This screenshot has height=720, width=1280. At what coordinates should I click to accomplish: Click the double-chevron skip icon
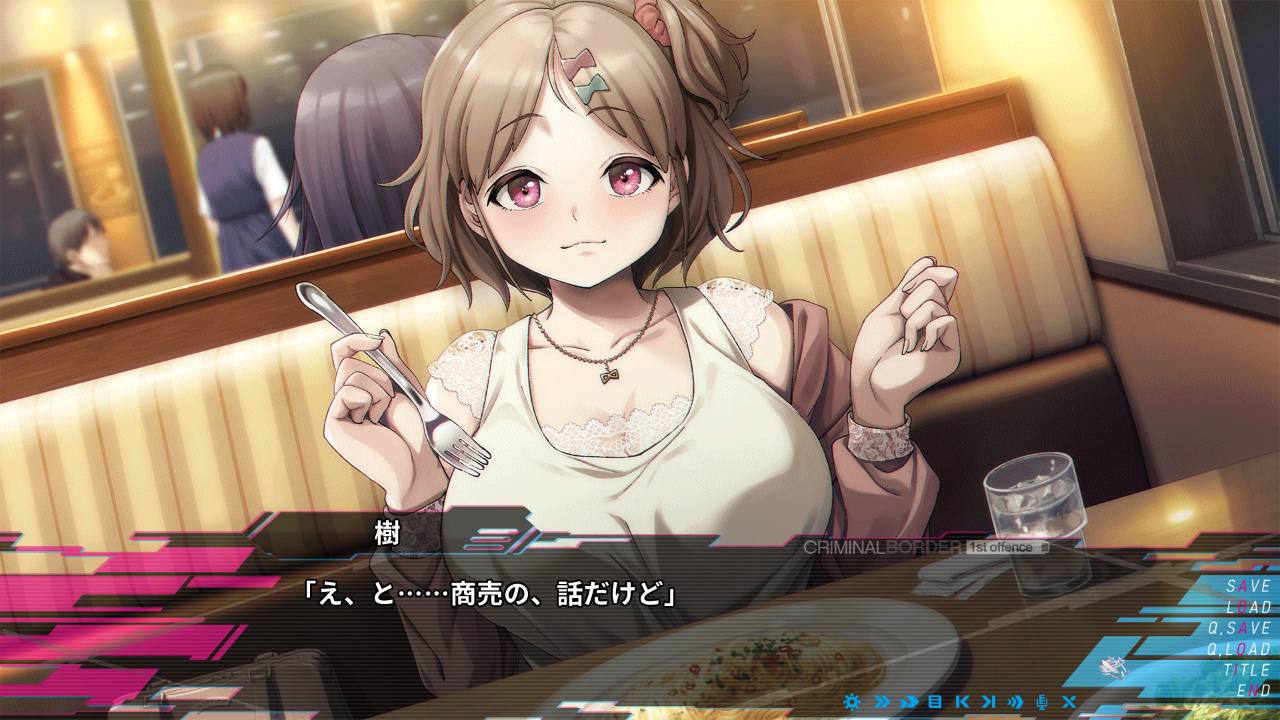(881, 702)
